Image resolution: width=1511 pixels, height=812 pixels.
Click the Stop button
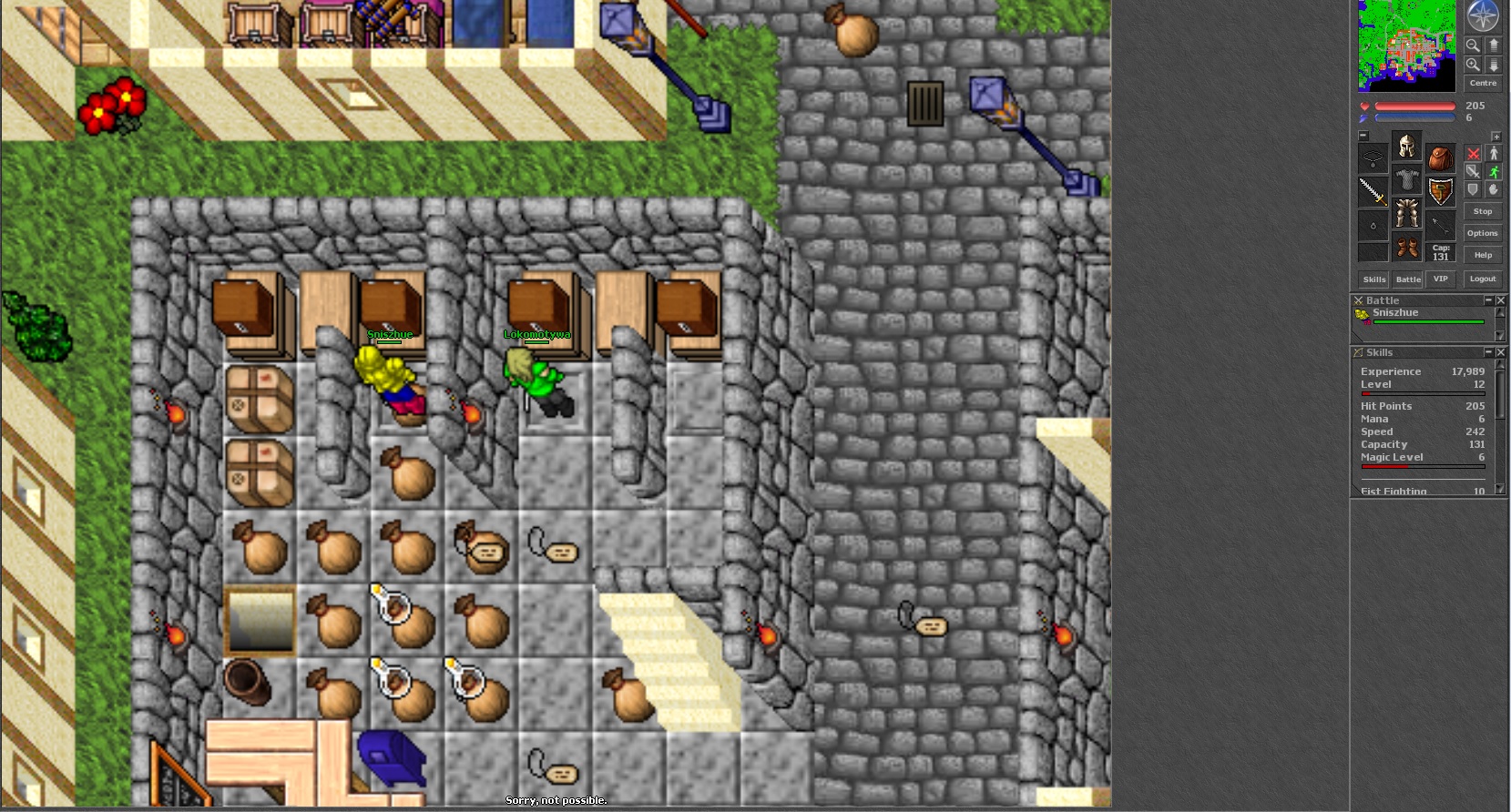tap(1483, 211)
